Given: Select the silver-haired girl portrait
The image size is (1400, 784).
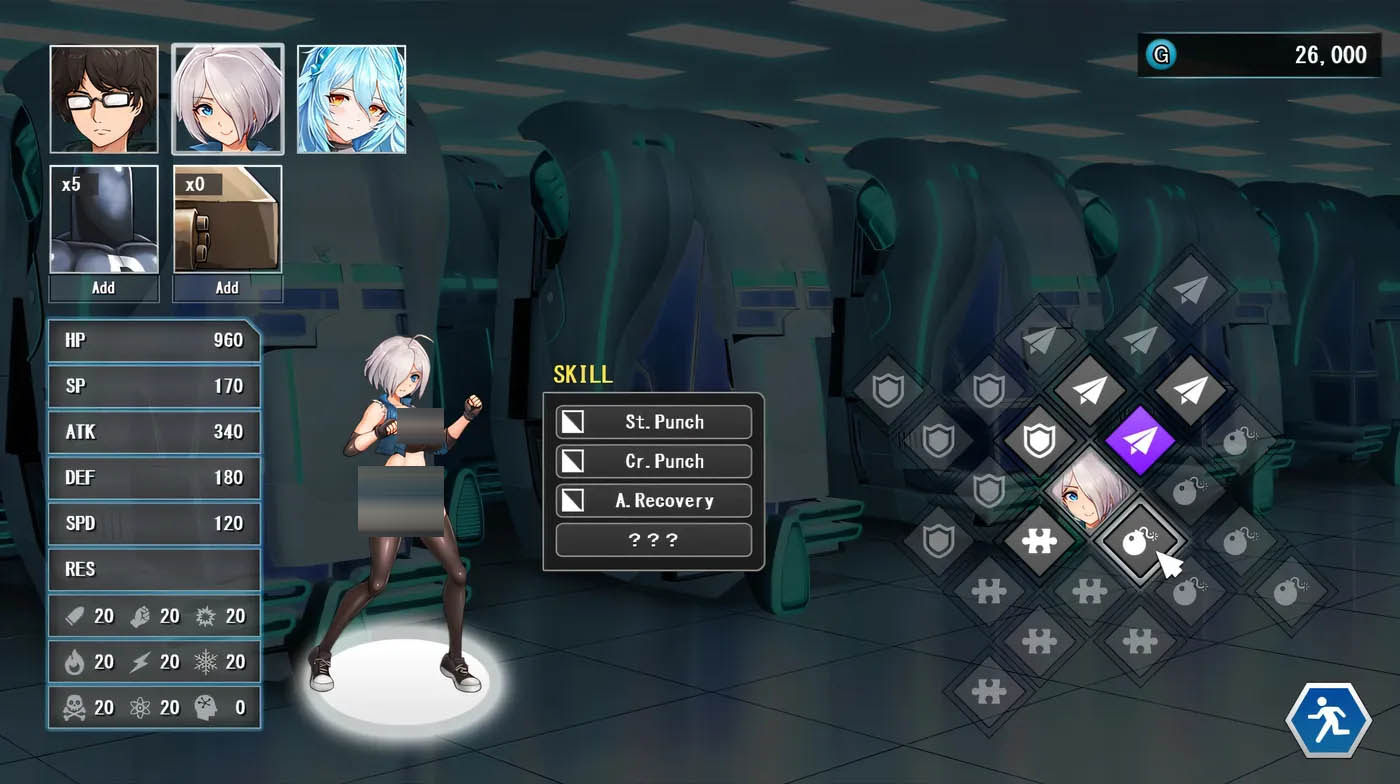Looking at the screenshot, I should [228, 99].
